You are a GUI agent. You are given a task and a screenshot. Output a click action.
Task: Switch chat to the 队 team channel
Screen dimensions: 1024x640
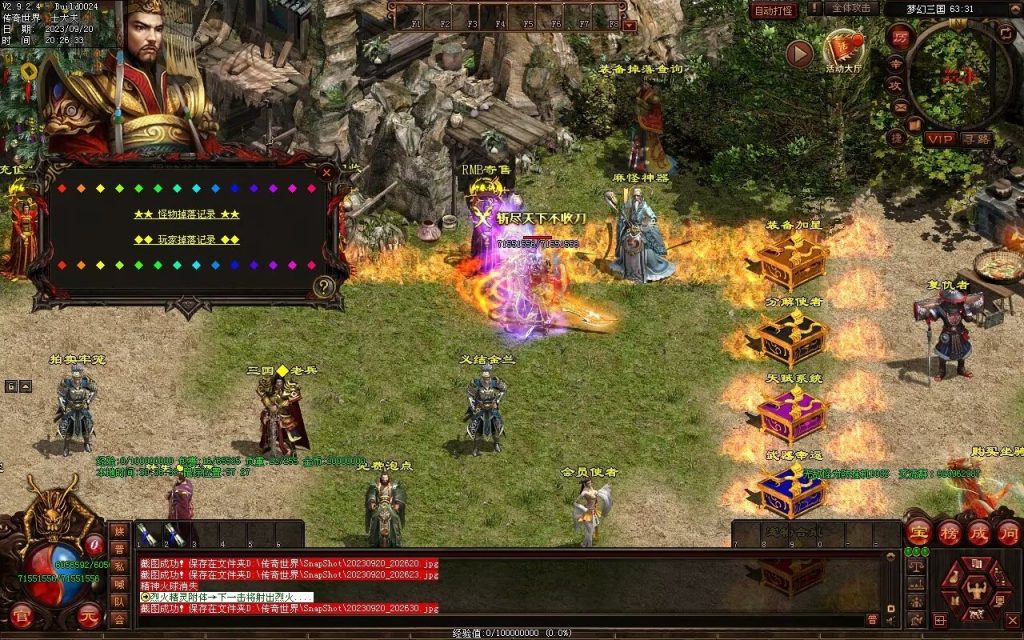pyautogui.click(x=119, y=601)
